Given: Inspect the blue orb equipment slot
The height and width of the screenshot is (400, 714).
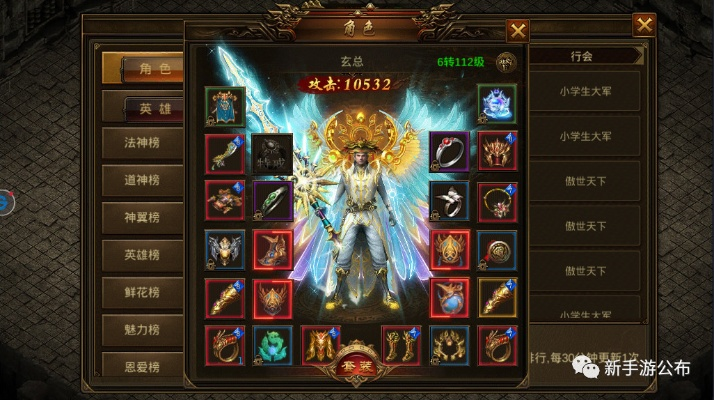Looking at the screenshot, I should [449, 298].
